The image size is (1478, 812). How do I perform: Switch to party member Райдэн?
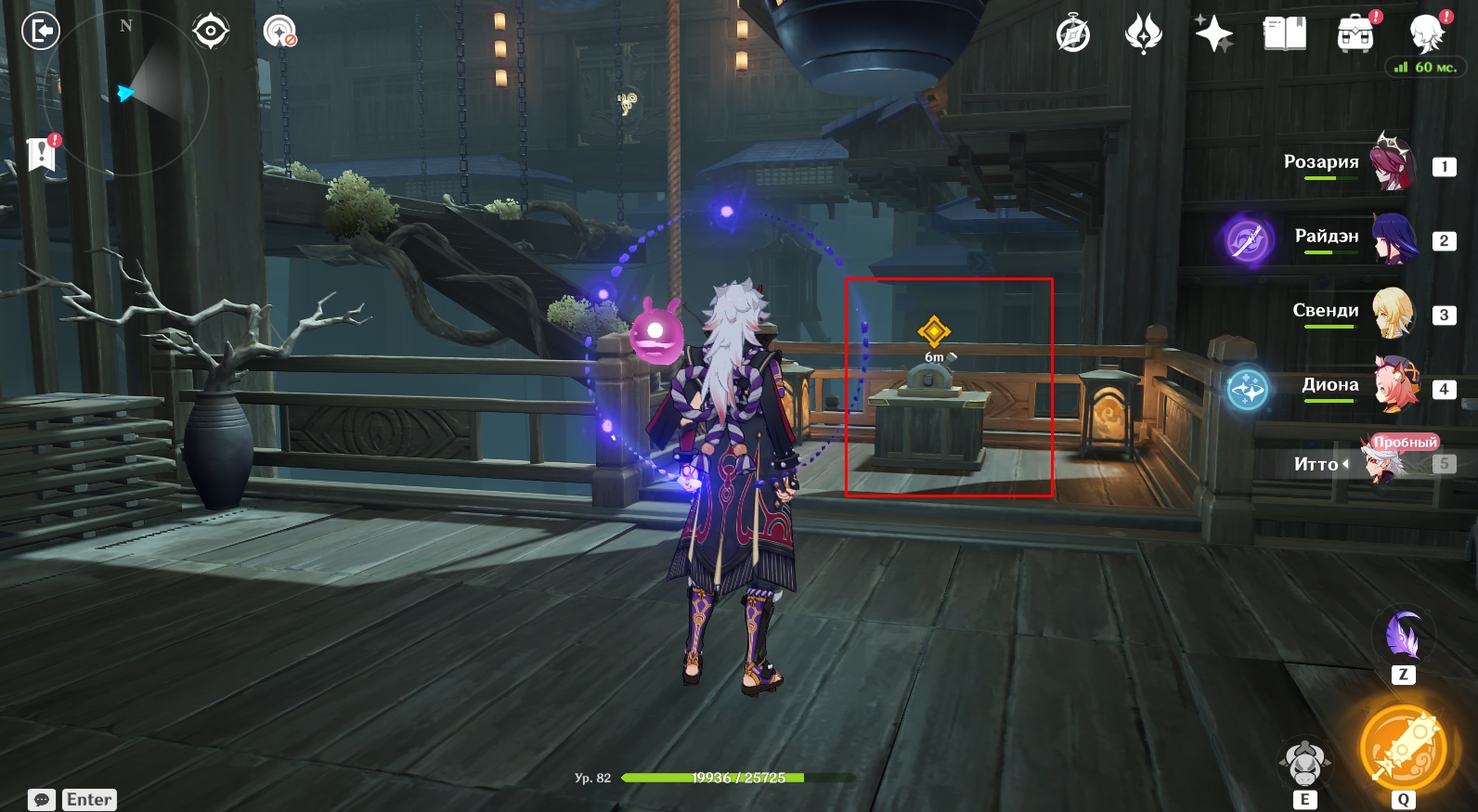point(1393,238)
